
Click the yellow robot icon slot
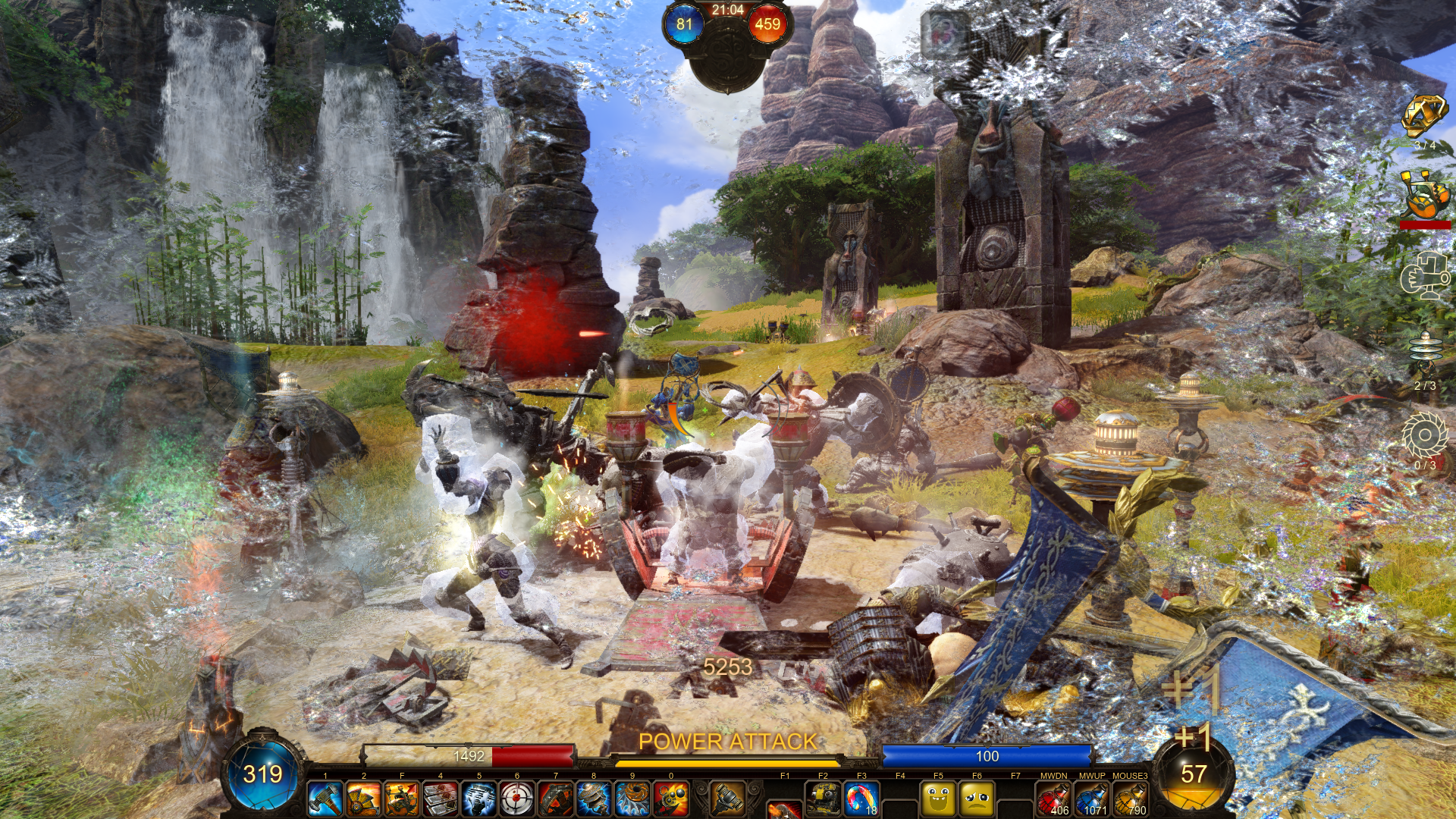pyautogui.click(x=823, y=799)
